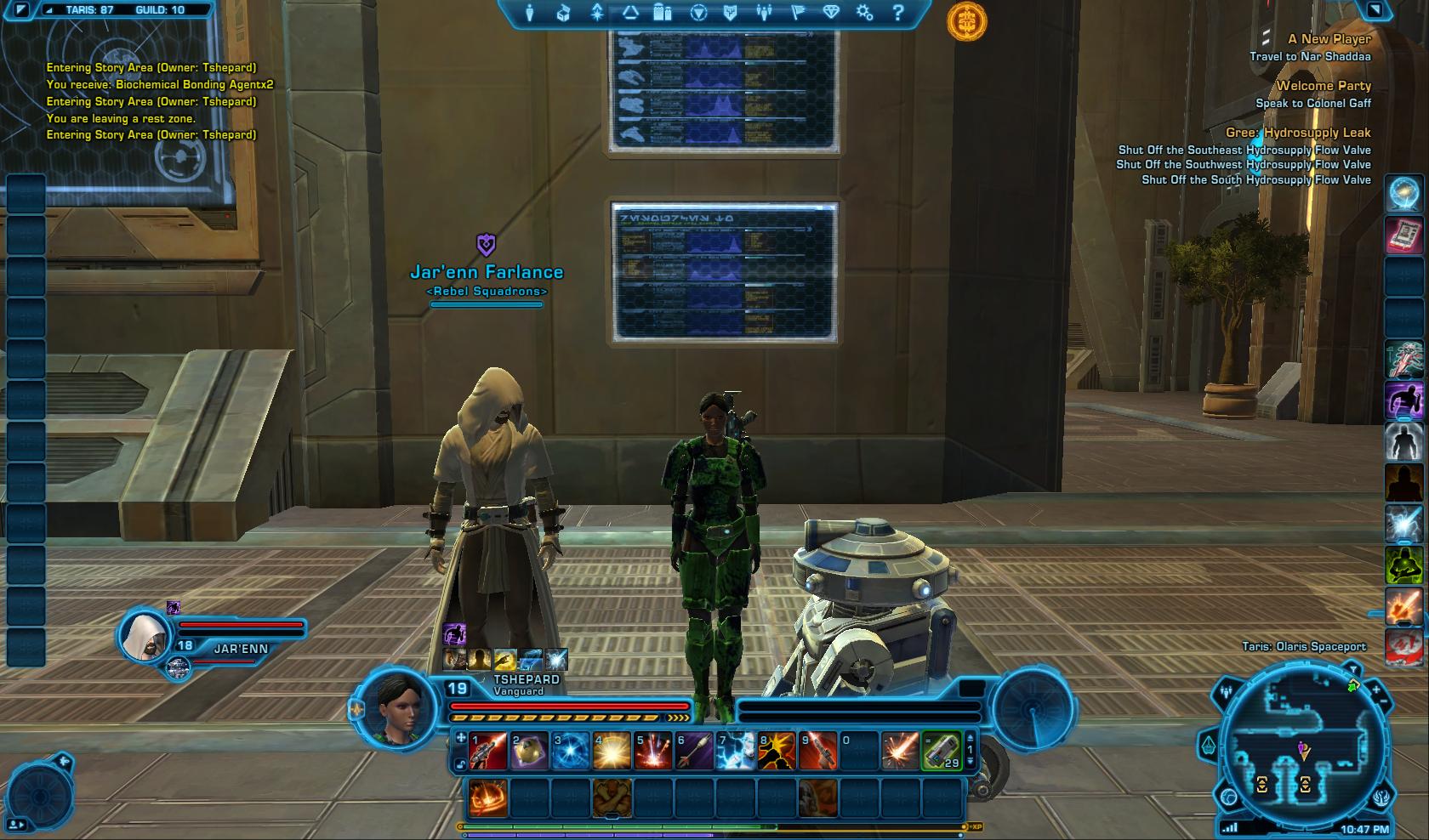Screen dimensions: 1429x840
Task: Toggle the quickbar lock icon
Action: coord(460,763)
